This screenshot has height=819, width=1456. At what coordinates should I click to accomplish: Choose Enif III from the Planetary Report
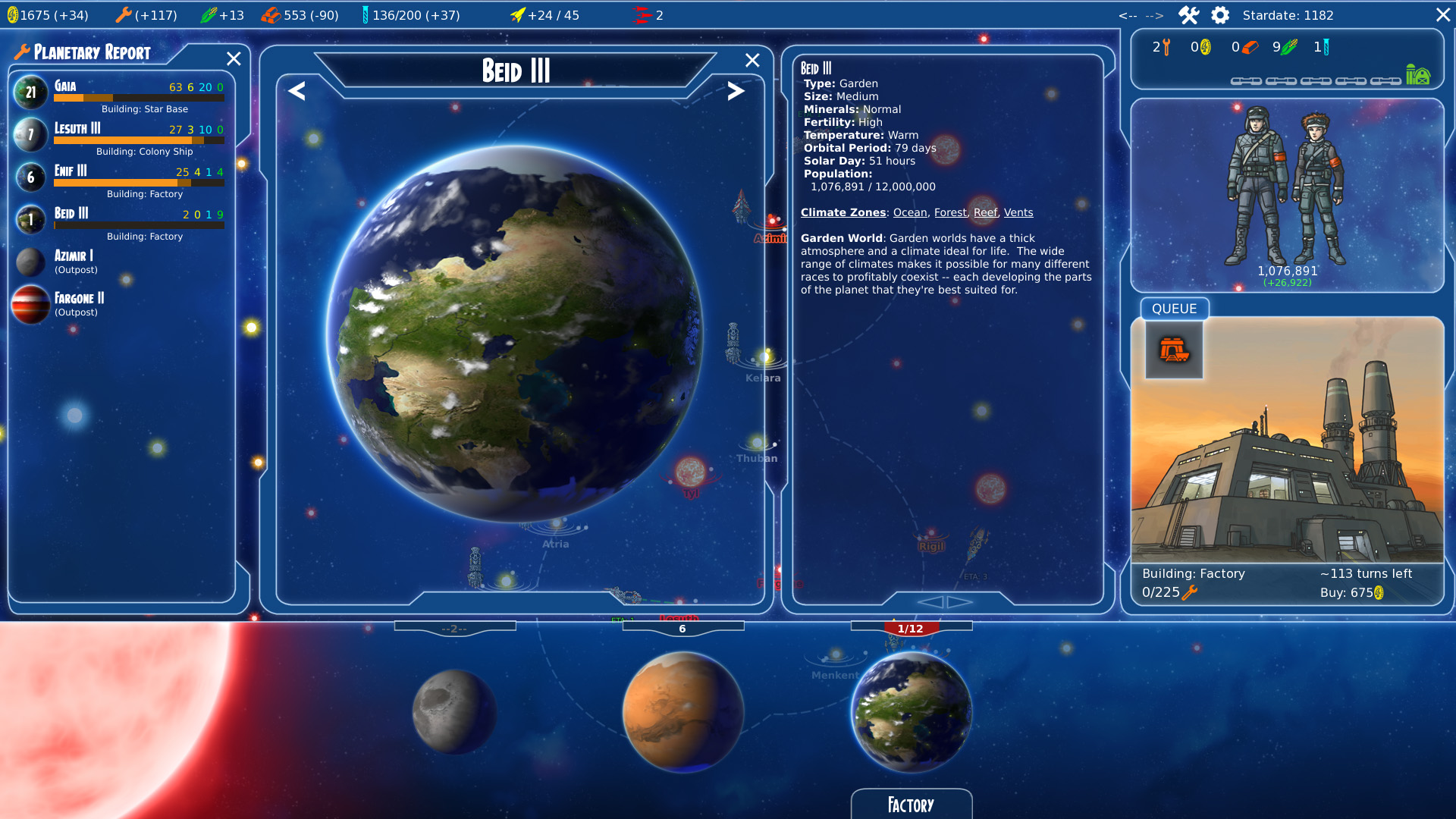tap(121, 178)
